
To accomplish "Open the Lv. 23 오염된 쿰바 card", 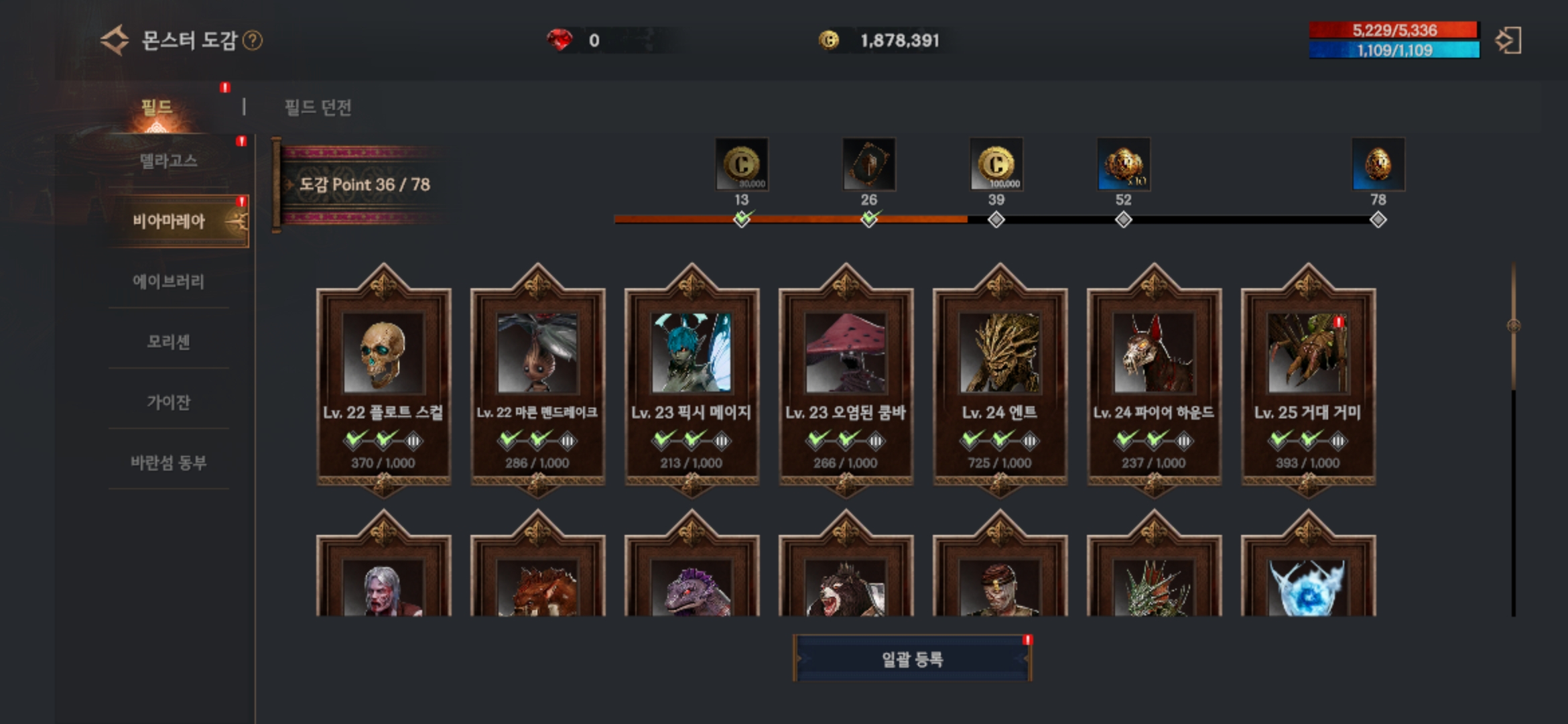I will tap(846, 382).
